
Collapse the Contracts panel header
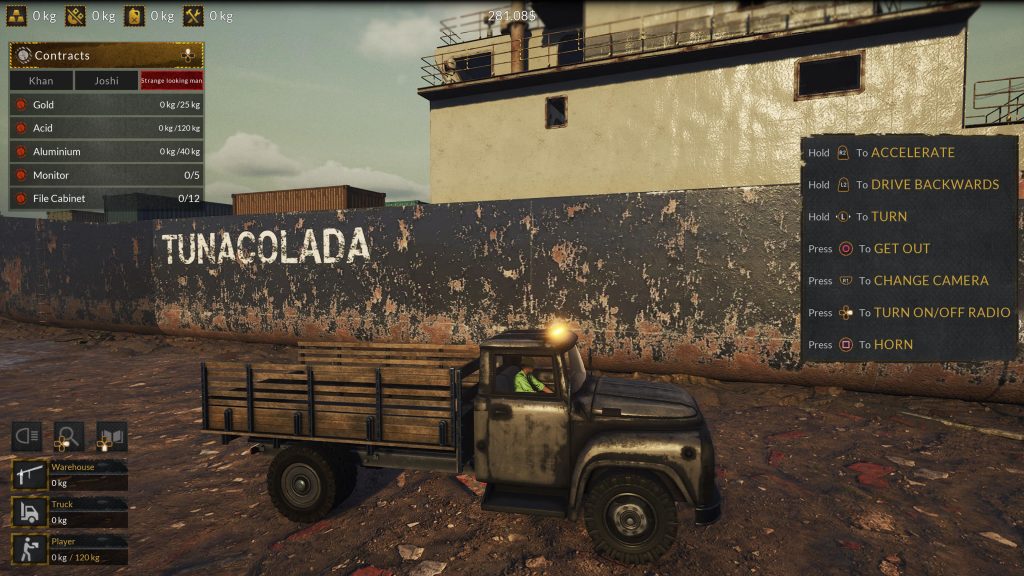coord(106,55)
